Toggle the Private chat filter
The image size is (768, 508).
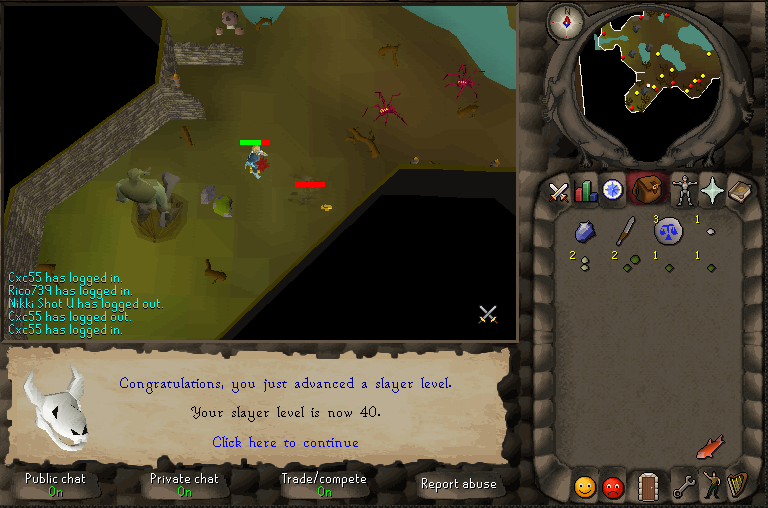(x=184, y=485)
